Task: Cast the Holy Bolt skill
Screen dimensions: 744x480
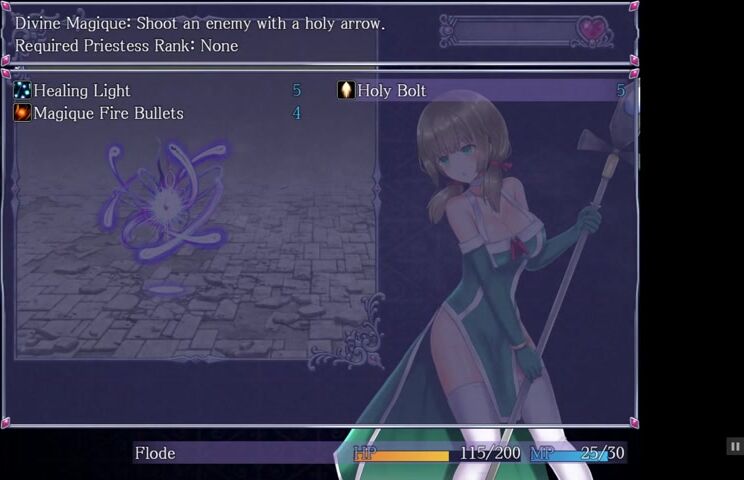Action: pyautogui.click(x=392, y=91)
